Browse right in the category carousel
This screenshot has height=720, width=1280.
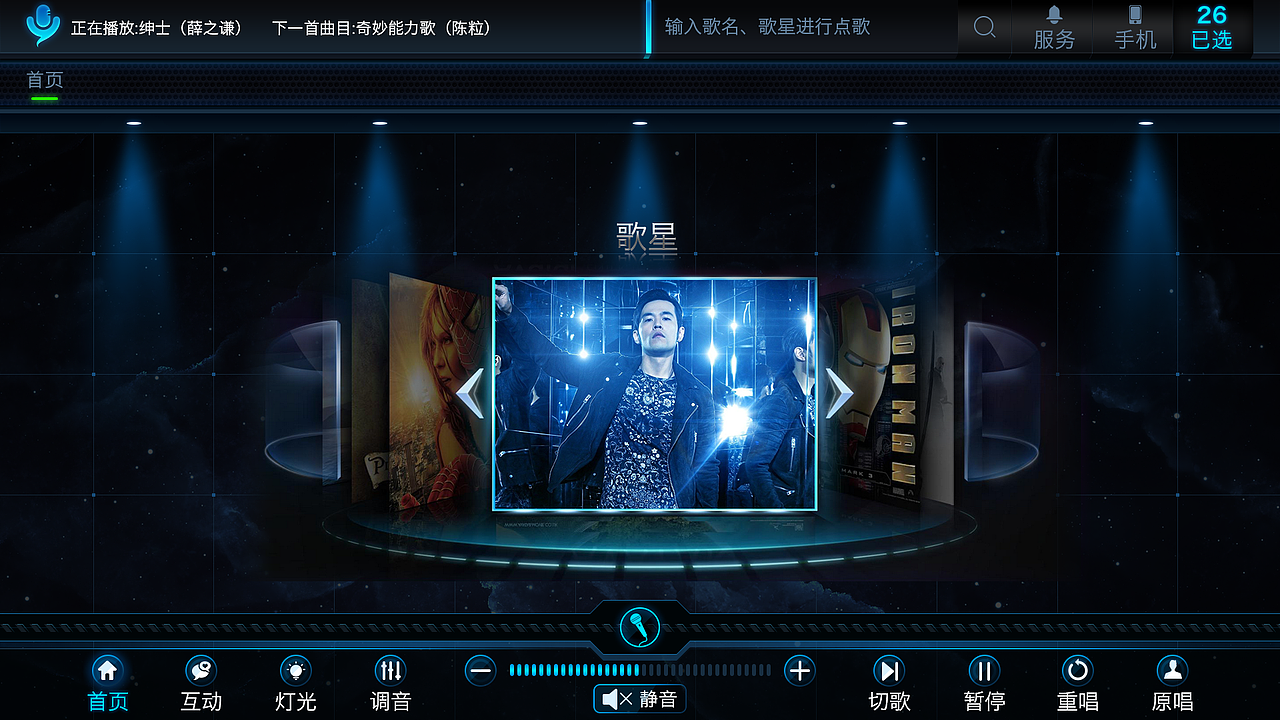click(x=838, y=392)
